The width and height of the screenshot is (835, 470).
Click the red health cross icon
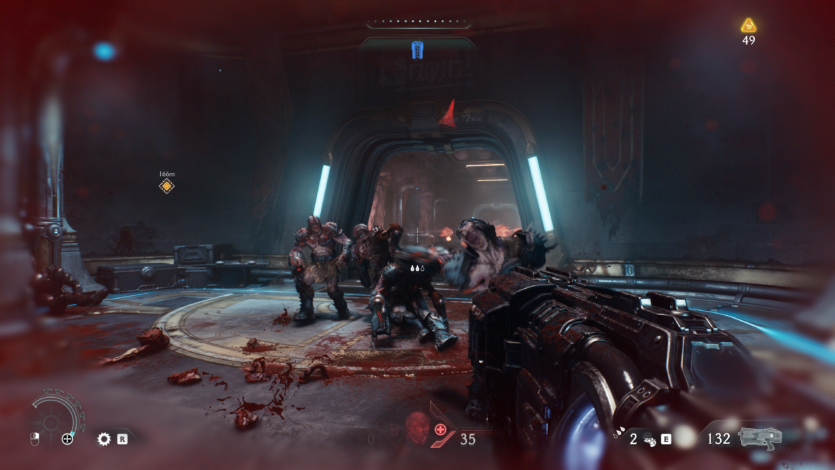441,429
